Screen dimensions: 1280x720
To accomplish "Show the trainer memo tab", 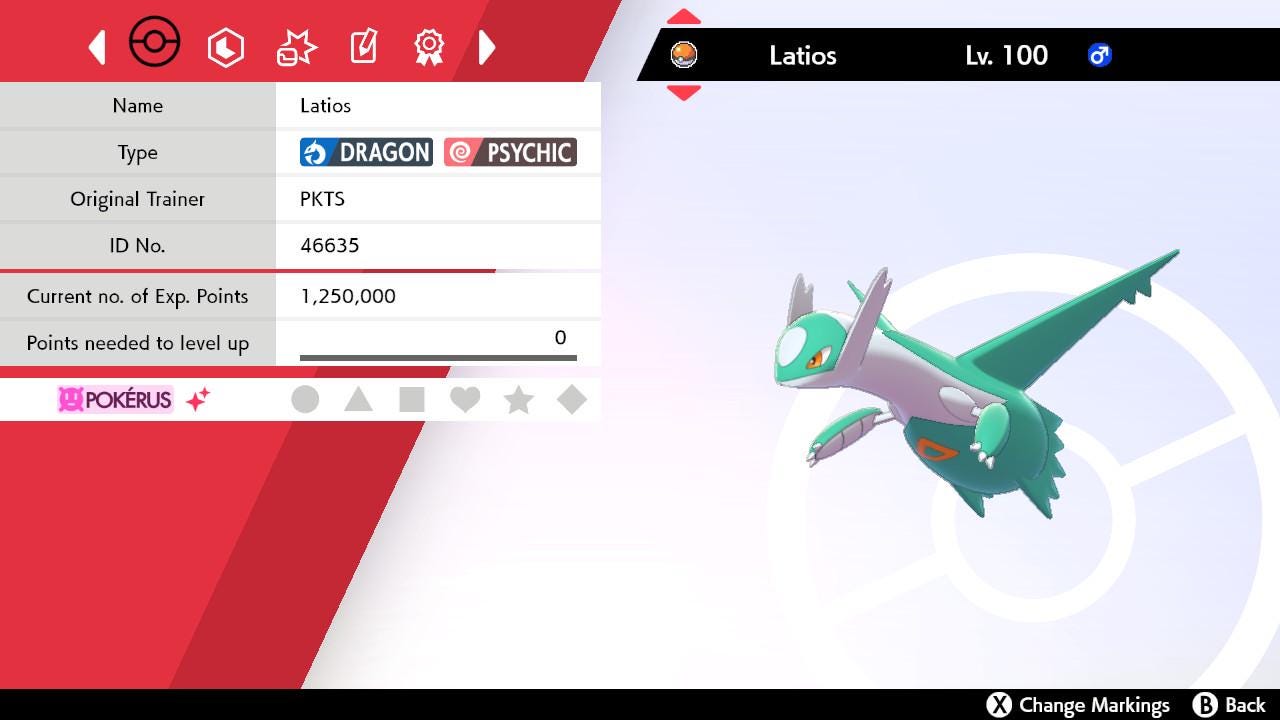I will coord(363,47).
